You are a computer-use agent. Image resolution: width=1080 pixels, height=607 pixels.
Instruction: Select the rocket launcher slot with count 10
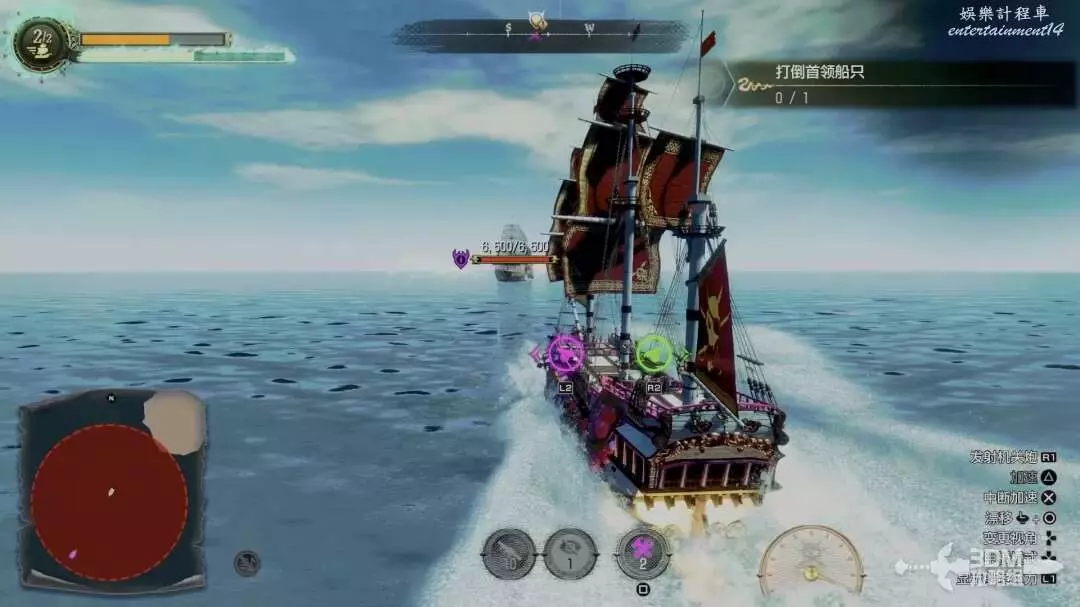tap(509, 554)
